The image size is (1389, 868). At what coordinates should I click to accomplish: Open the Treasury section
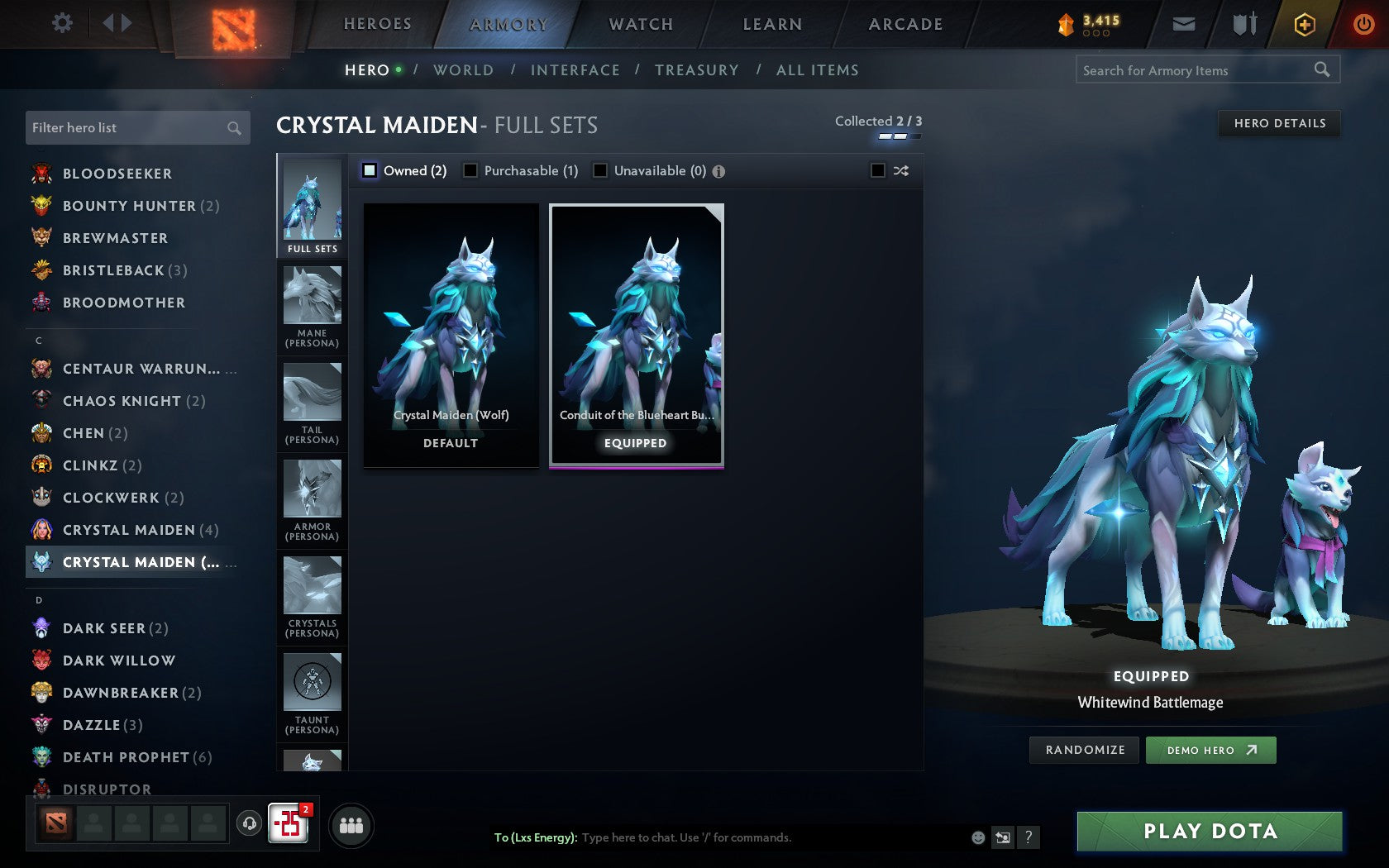[697, 70]
